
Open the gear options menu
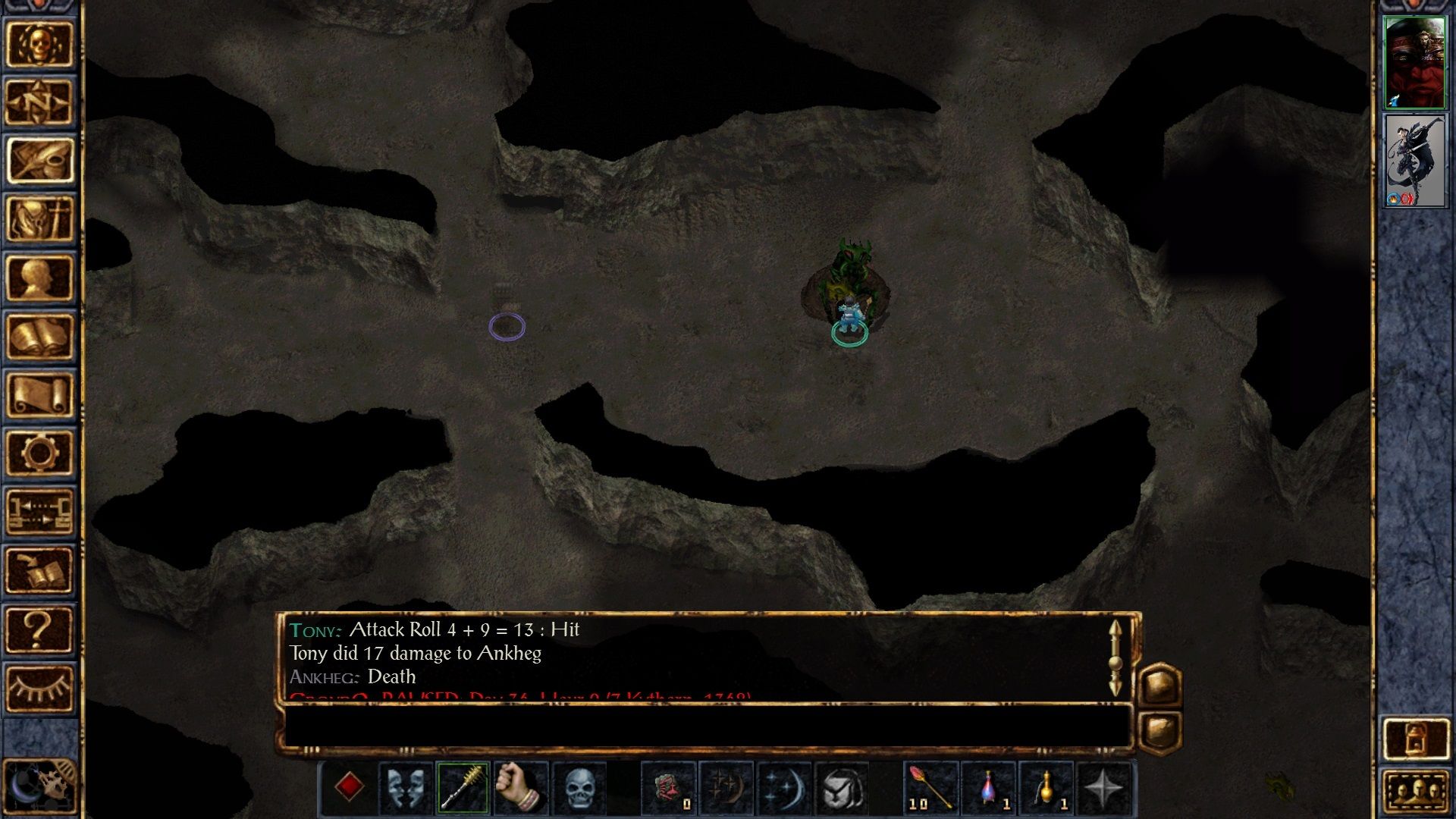point(39,453)
